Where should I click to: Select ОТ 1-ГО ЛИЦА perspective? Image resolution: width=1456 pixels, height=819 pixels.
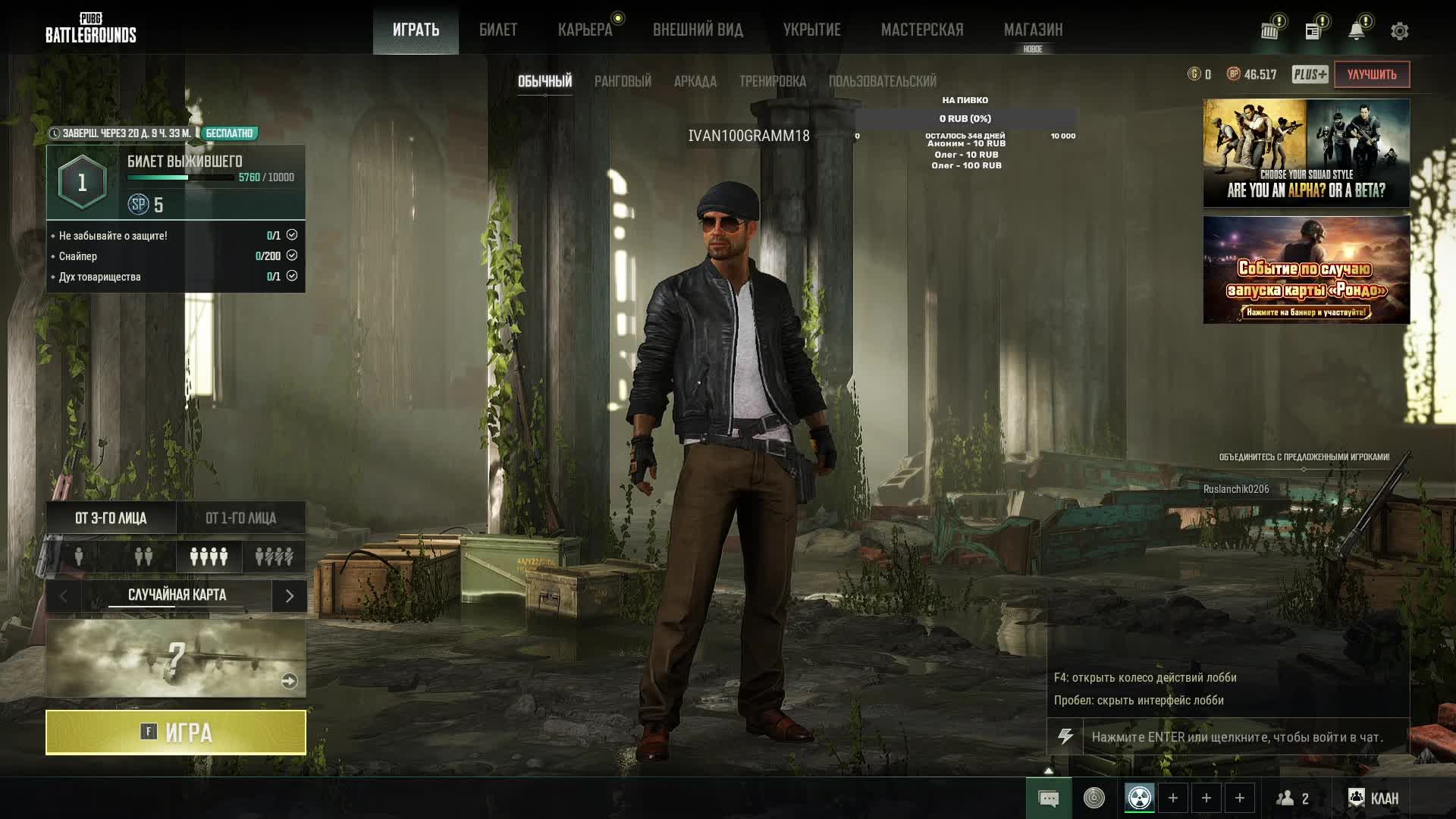[x=240, y=518]
